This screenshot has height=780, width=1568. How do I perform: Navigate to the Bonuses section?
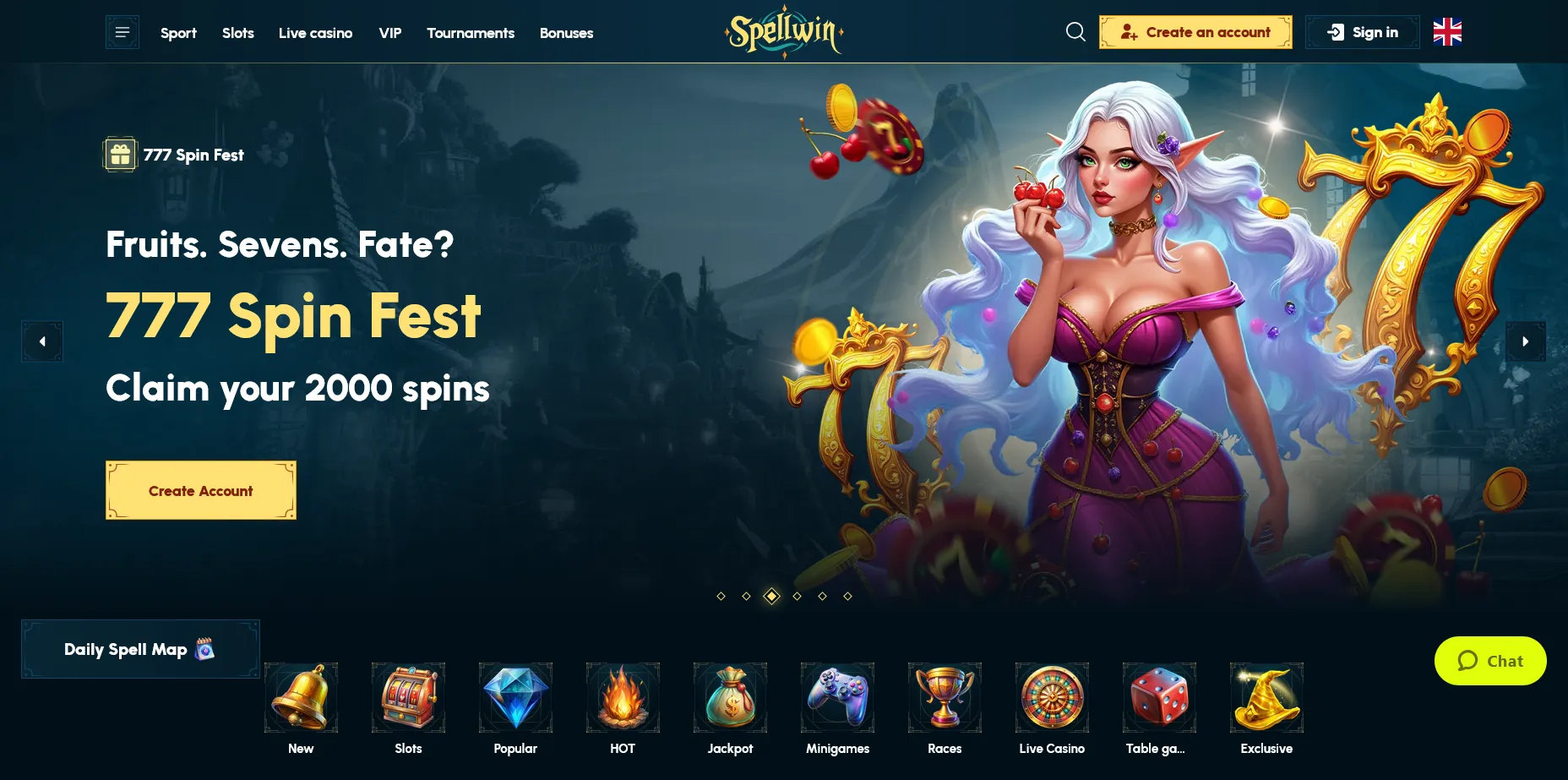pyautogui.click(x=566, y=33)
